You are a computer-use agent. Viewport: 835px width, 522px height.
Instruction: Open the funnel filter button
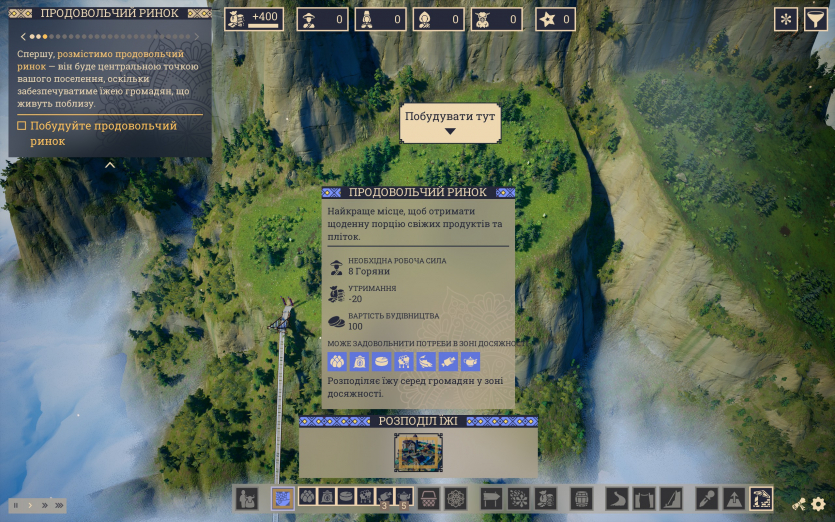tap(815, 19)
